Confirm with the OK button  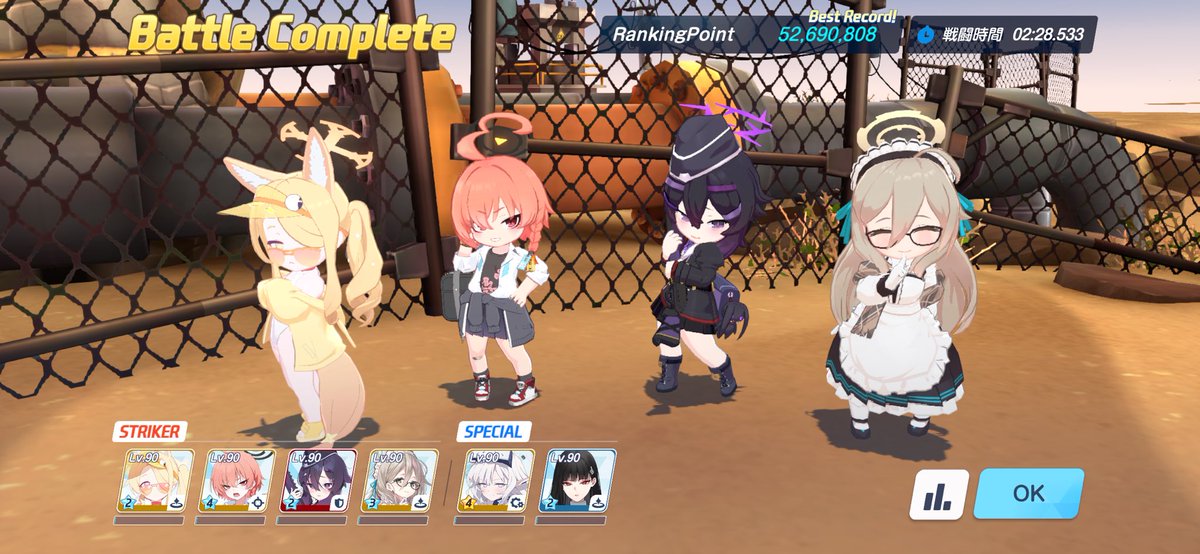tap(1028, 493)
